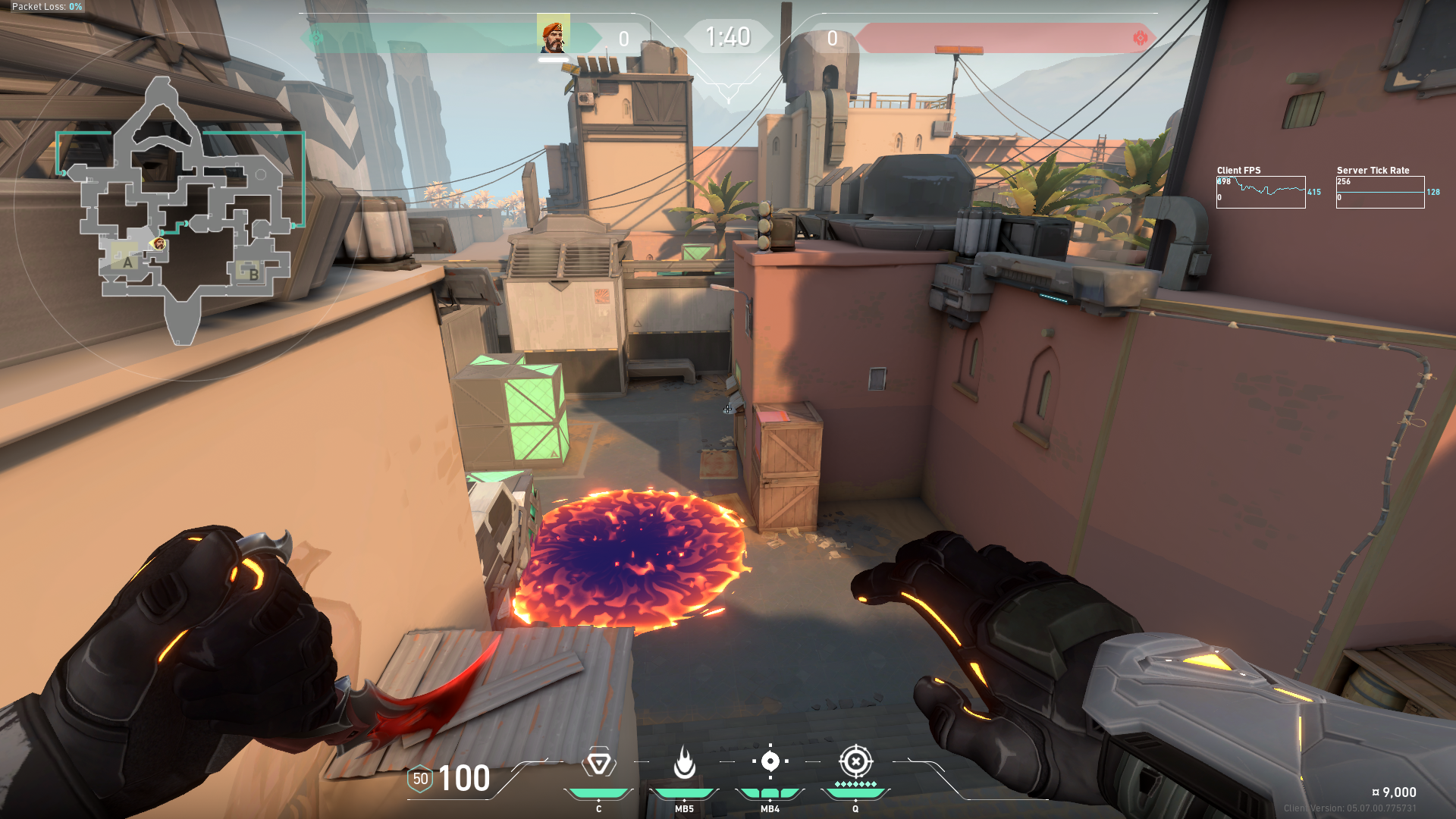Activate the flame ability on MB5
Viewport: 1456px width, 819px height.
(x=684, y=763)
